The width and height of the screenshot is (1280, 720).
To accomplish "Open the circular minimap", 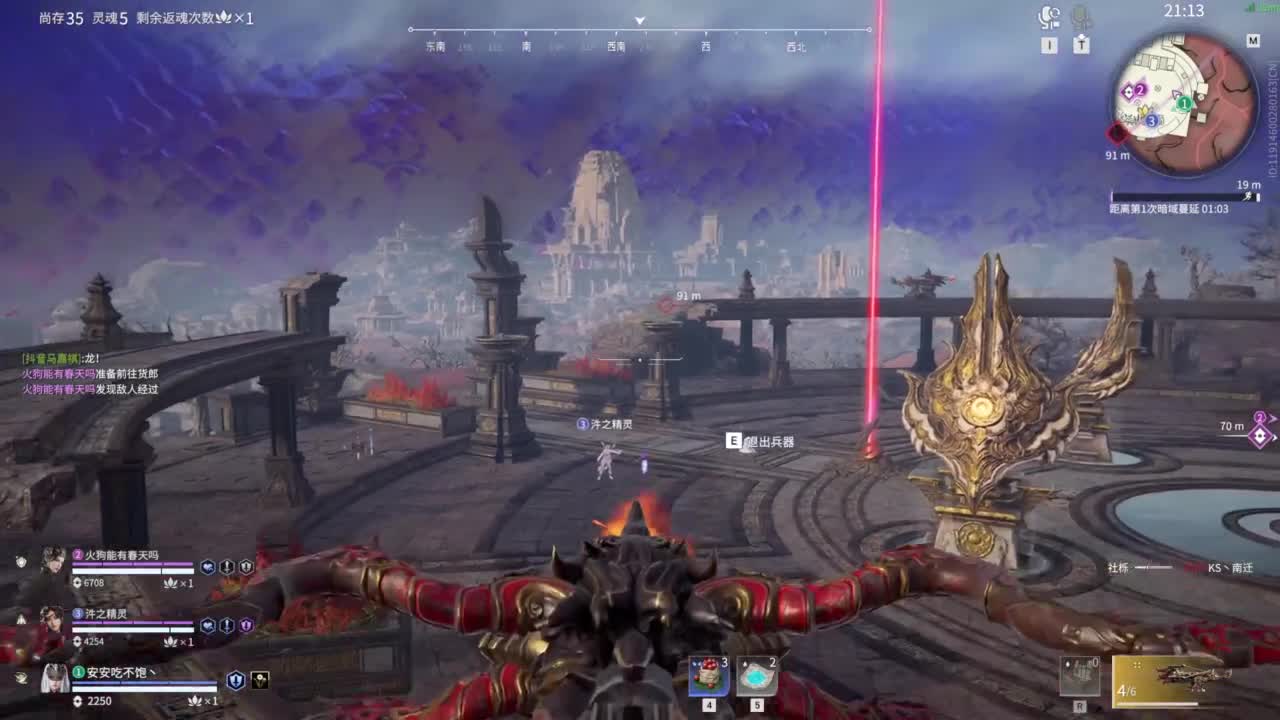I will click(x=1185, y=103).
